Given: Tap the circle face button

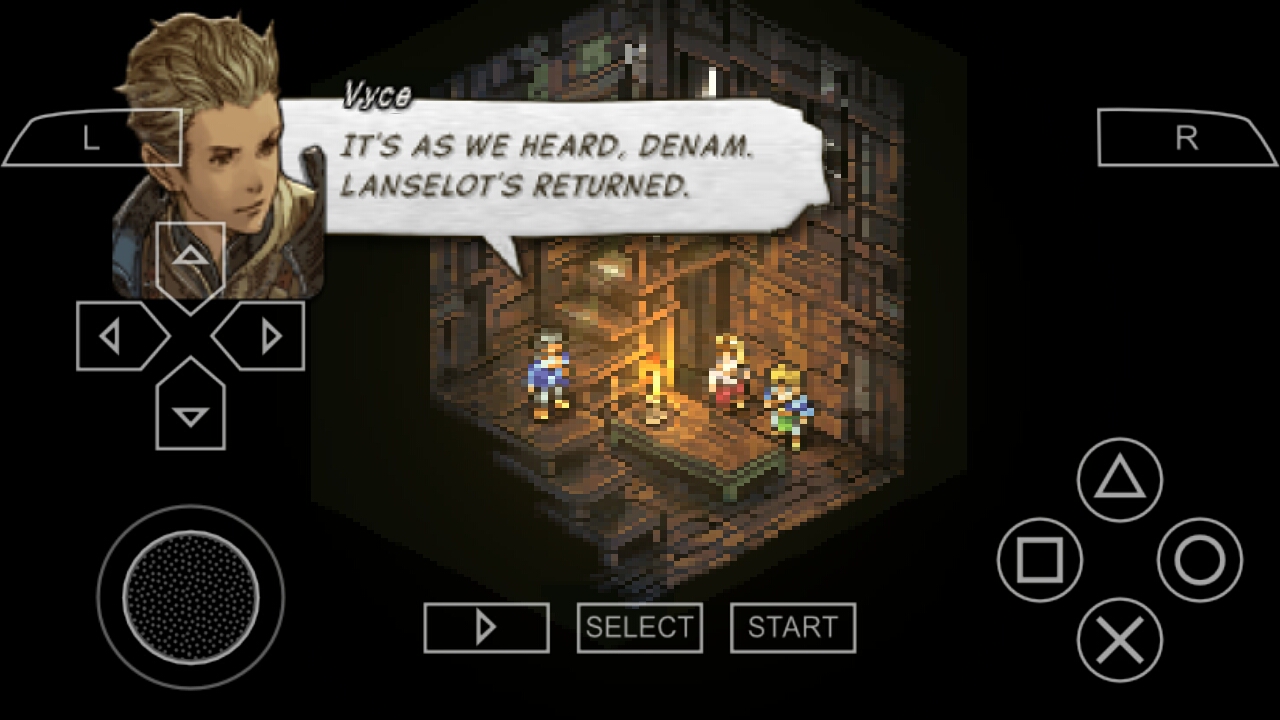Looking at the screenshot, I should click(1200, 560).
